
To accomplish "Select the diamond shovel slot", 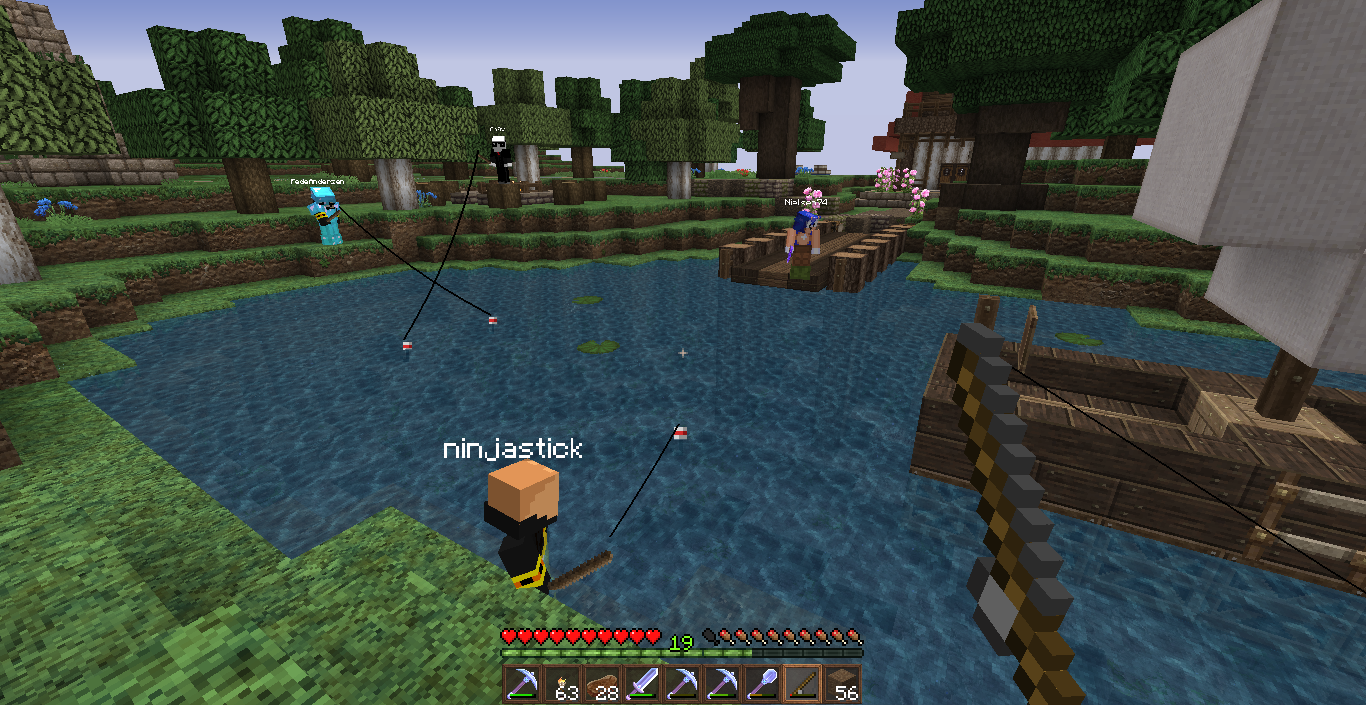I will point(762,684).
